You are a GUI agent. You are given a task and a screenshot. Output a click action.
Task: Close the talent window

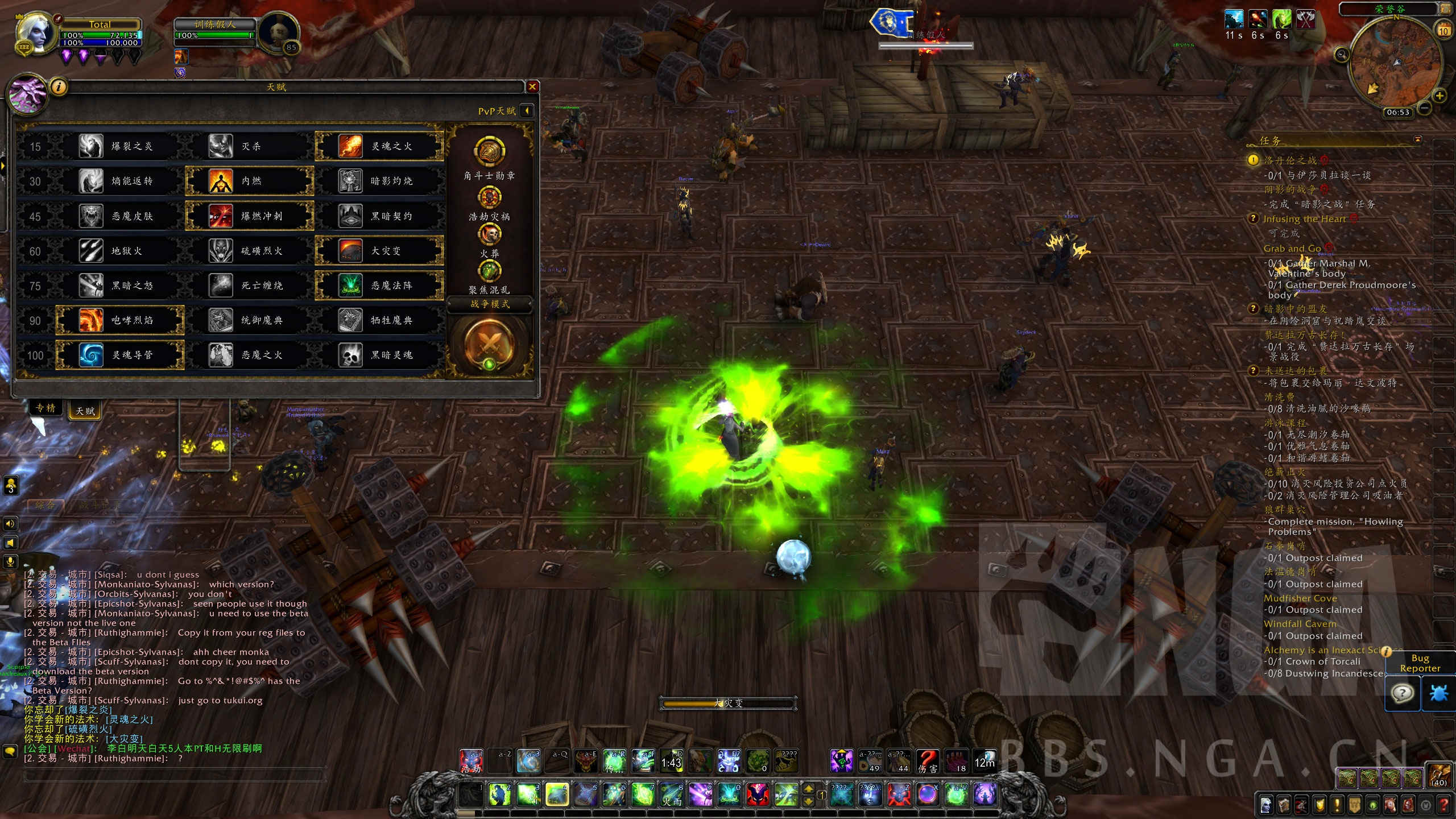pyautogui.click(x=532, y=86)
